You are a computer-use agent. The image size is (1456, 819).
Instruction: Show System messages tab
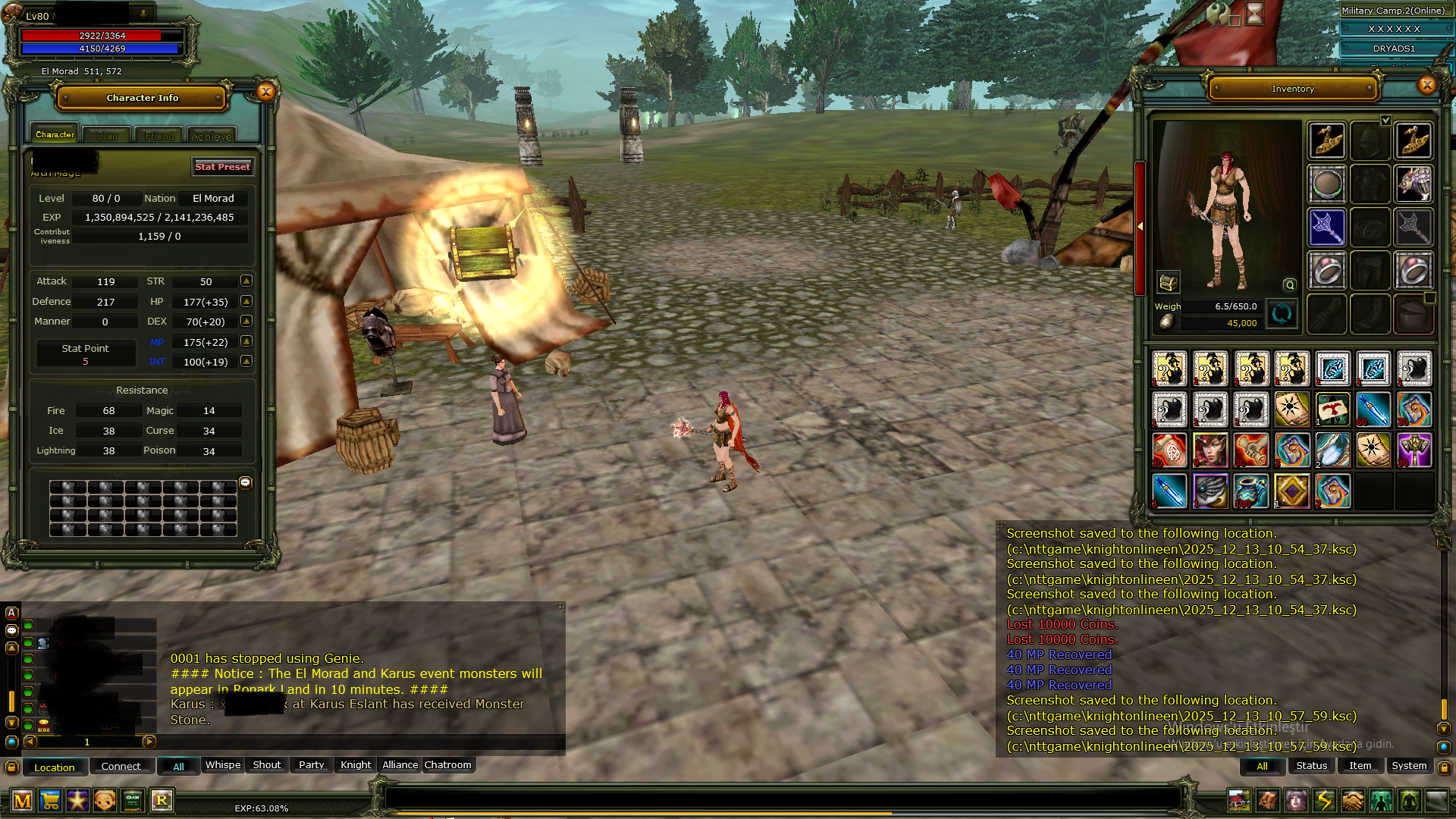pos(1409,766)
